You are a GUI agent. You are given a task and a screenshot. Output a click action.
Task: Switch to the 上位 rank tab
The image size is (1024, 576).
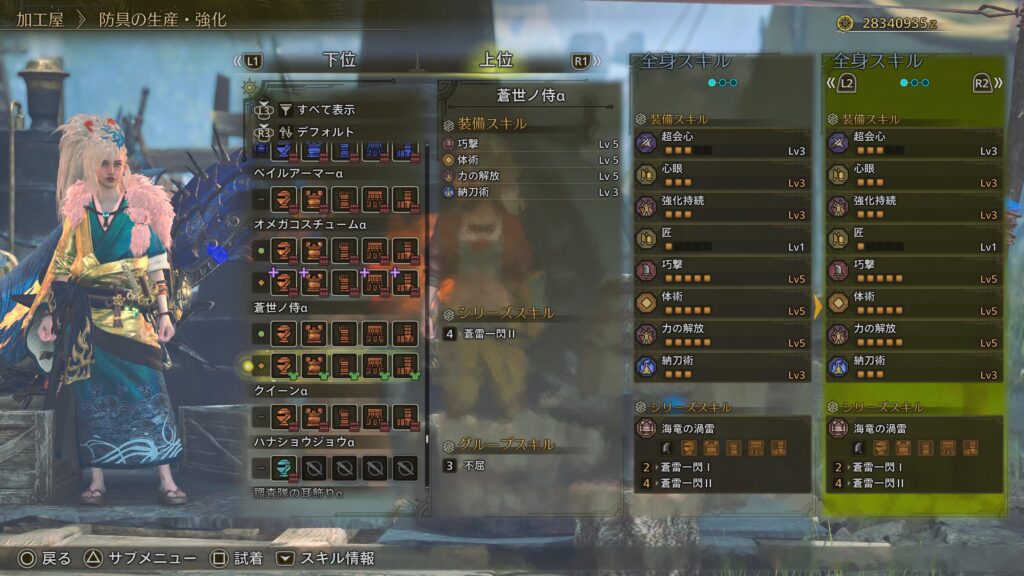(495, 60)
